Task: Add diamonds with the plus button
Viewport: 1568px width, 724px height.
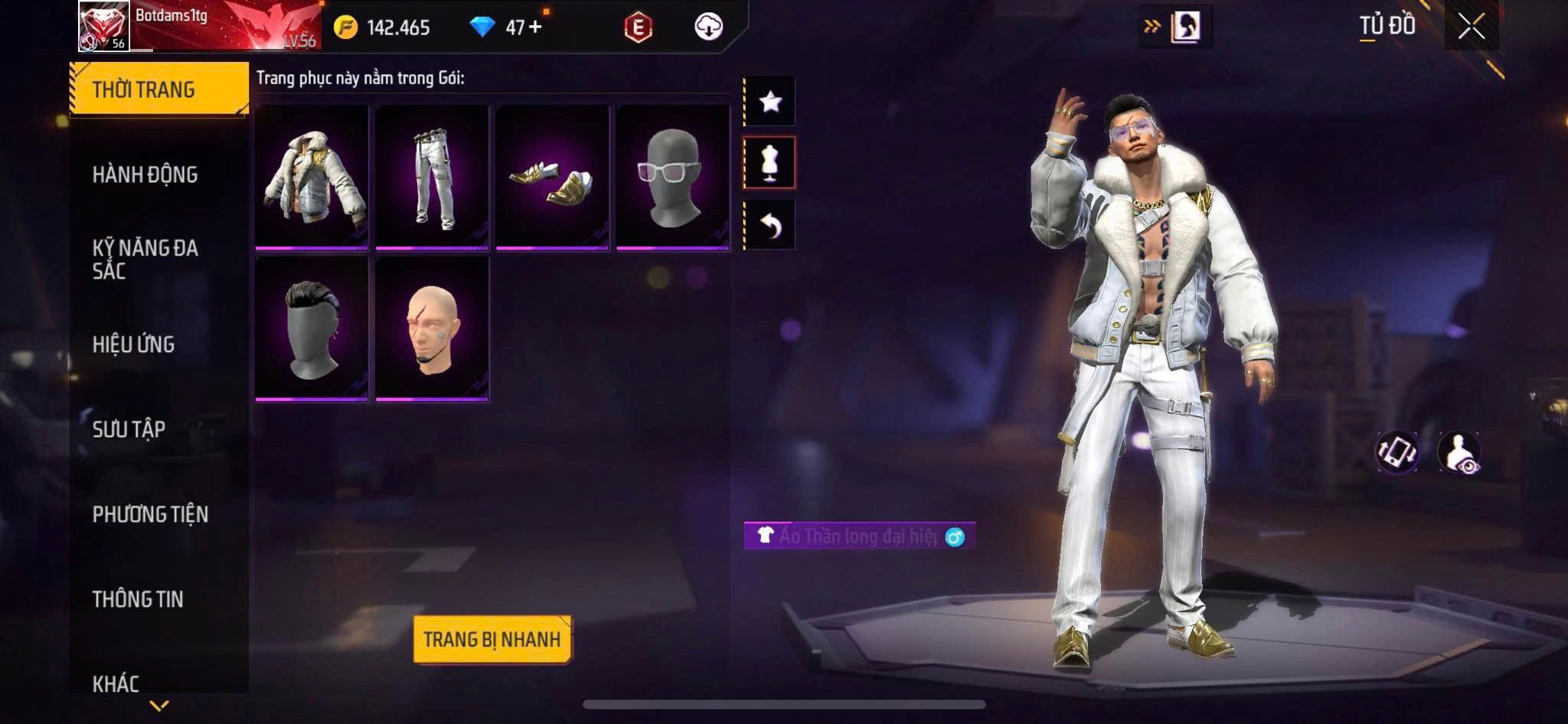Action: pos(535,28)
